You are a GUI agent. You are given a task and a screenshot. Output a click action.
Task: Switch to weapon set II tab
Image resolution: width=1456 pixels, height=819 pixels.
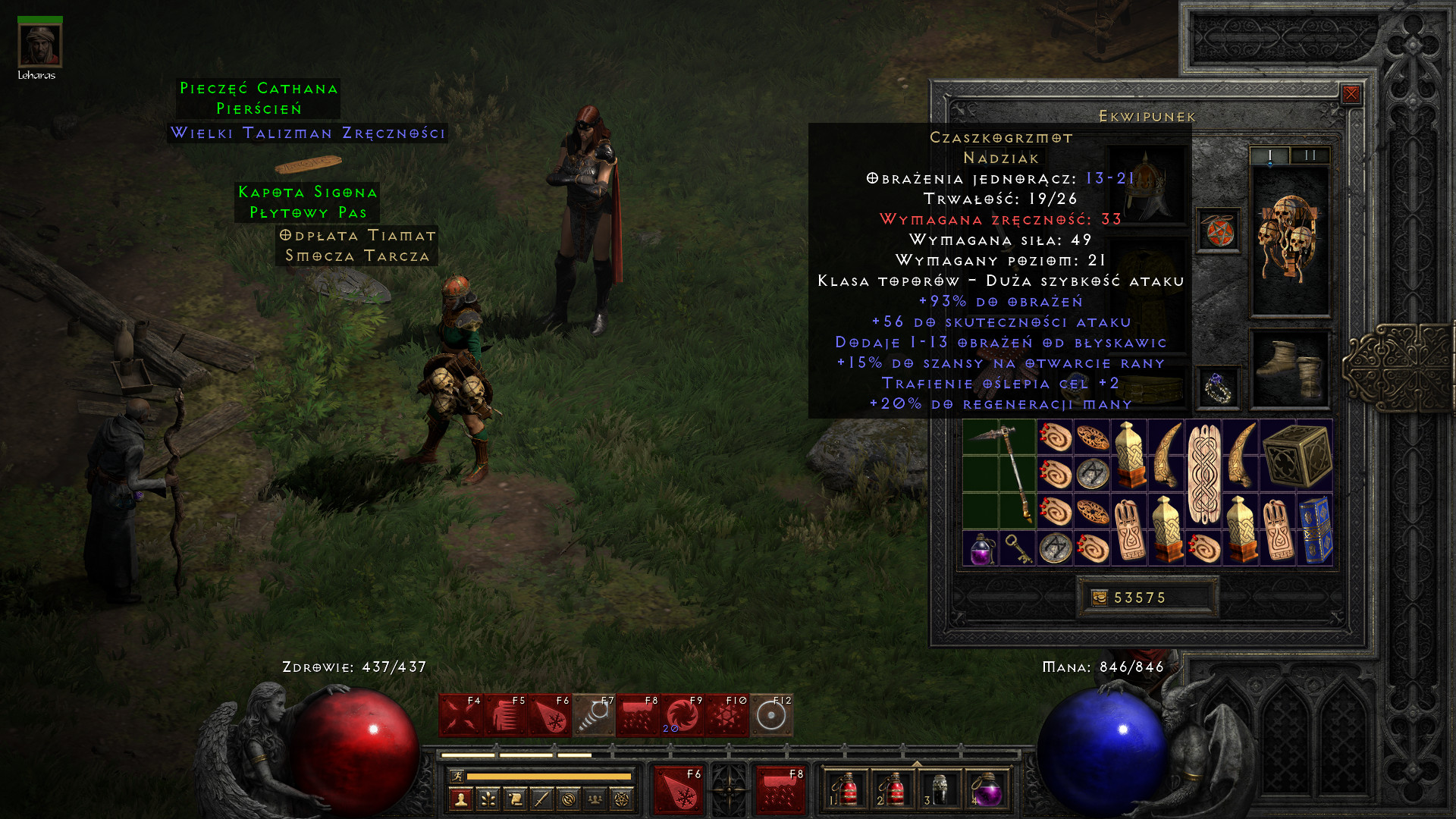[x=1310, y=155]
